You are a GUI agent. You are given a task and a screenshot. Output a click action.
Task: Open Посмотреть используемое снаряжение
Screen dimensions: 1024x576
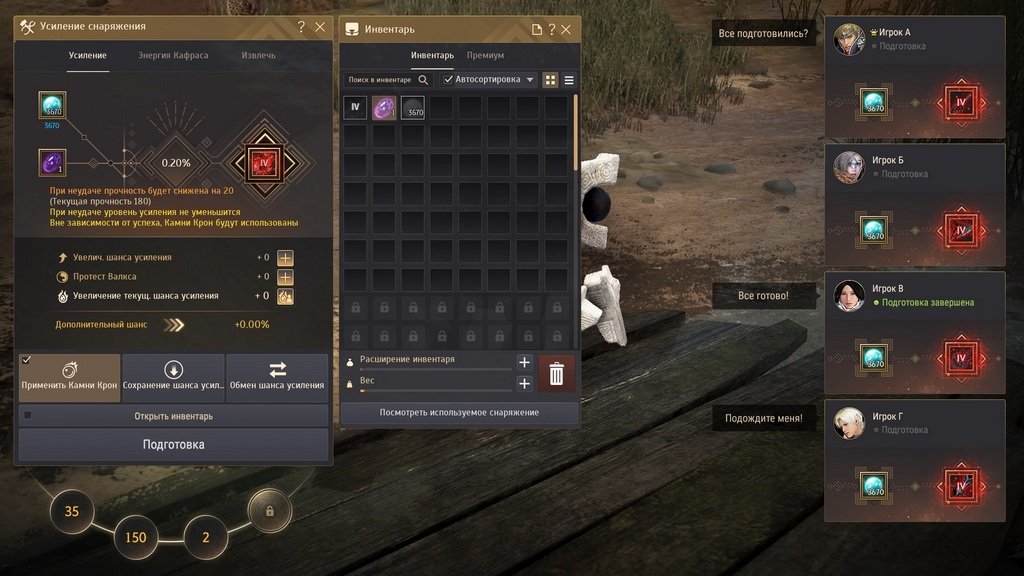click(459, 412)
